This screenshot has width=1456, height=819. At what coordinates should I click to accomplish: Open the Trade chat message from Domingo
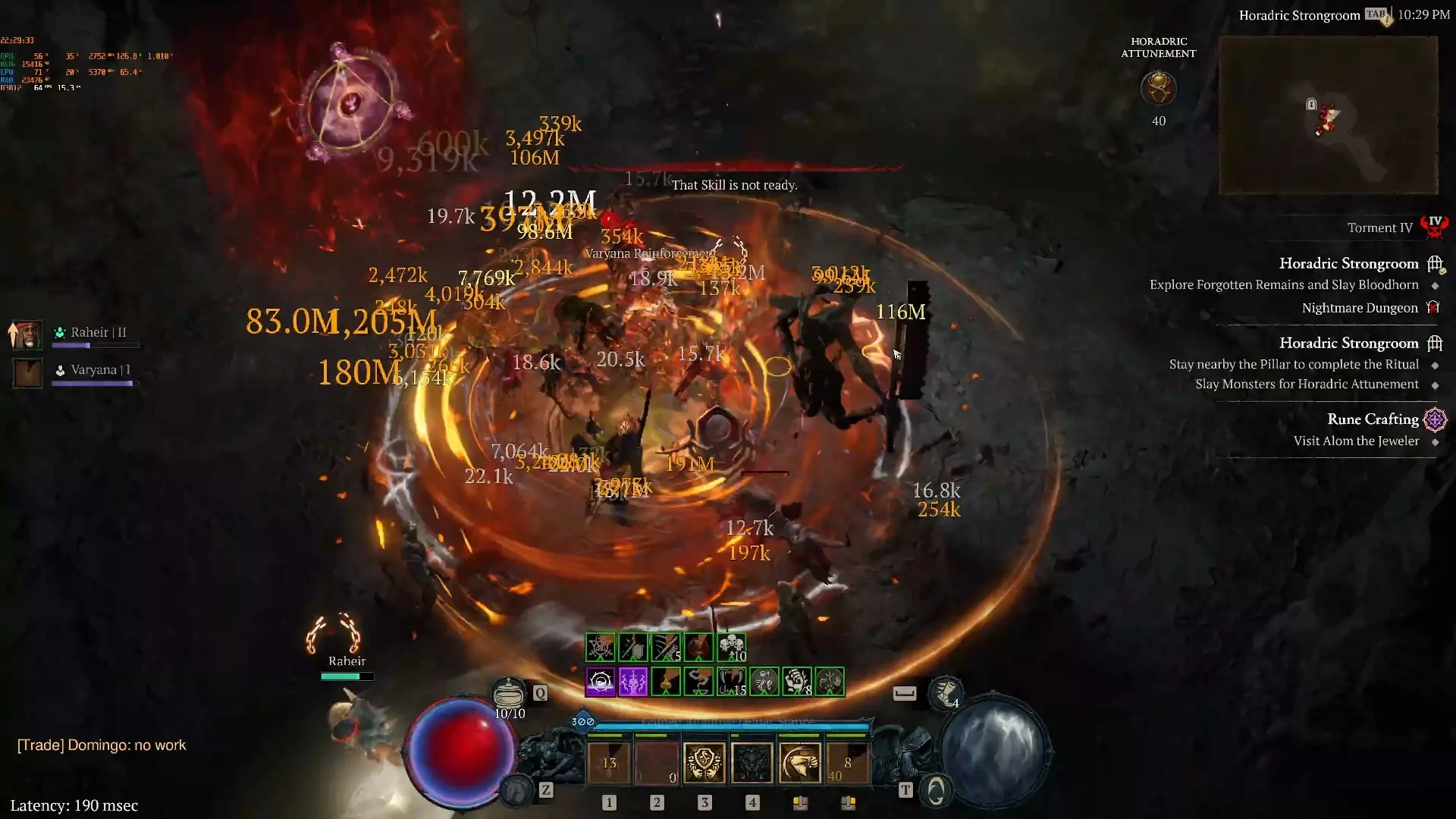102,745
